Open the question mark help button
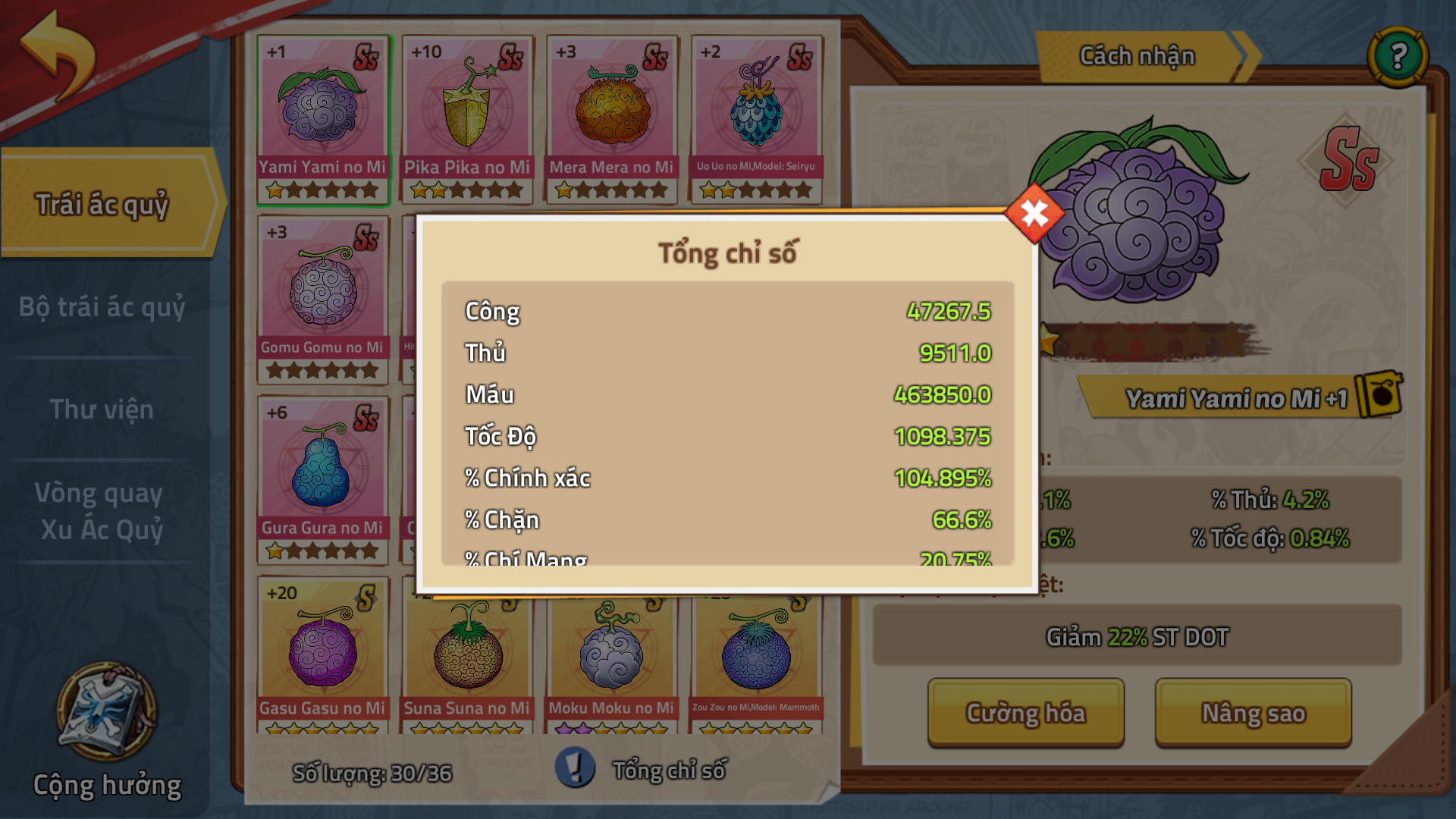Image resolution: width=1456 pixels, height=819 pixels. 1398,56
